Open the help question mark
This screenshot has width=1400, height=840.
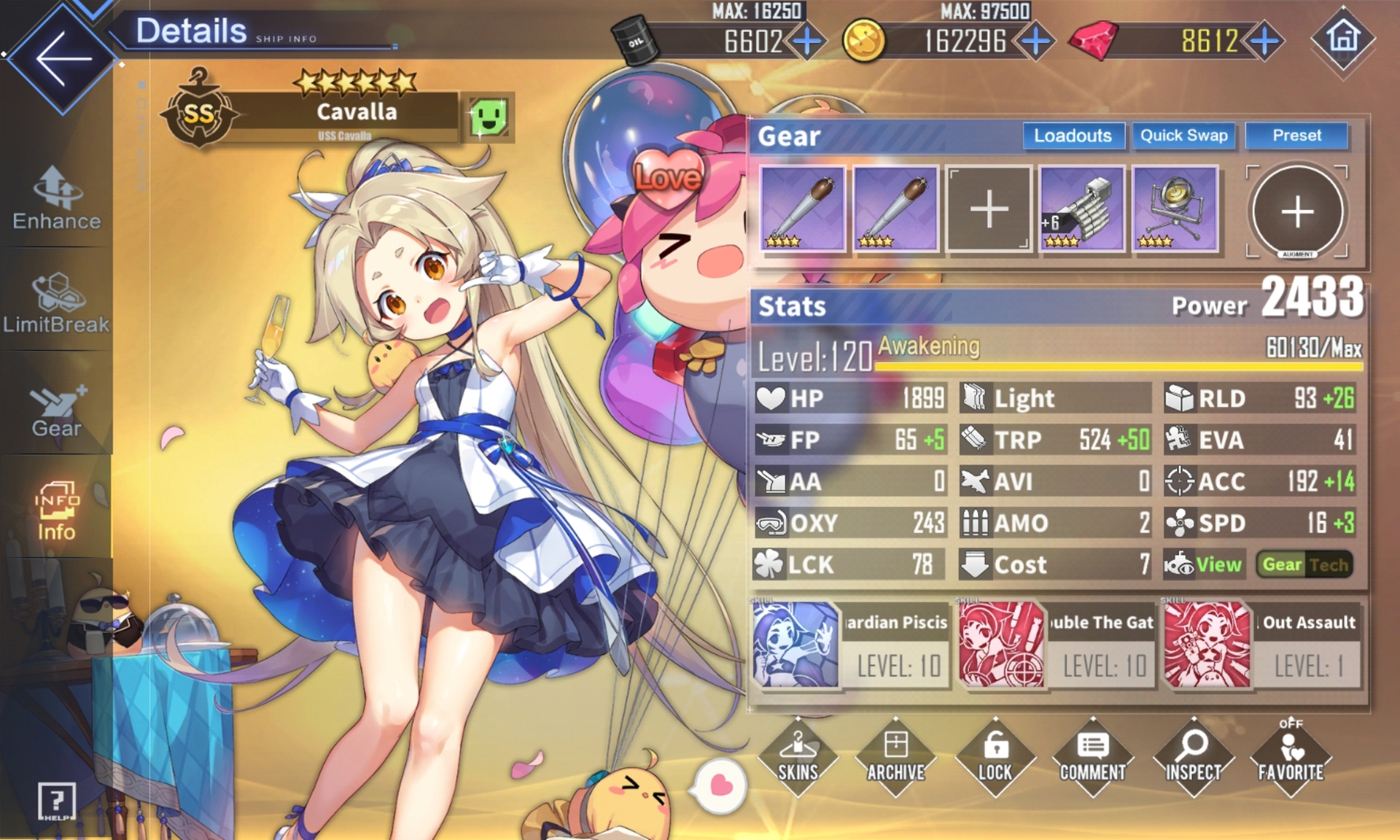(57, 801)
